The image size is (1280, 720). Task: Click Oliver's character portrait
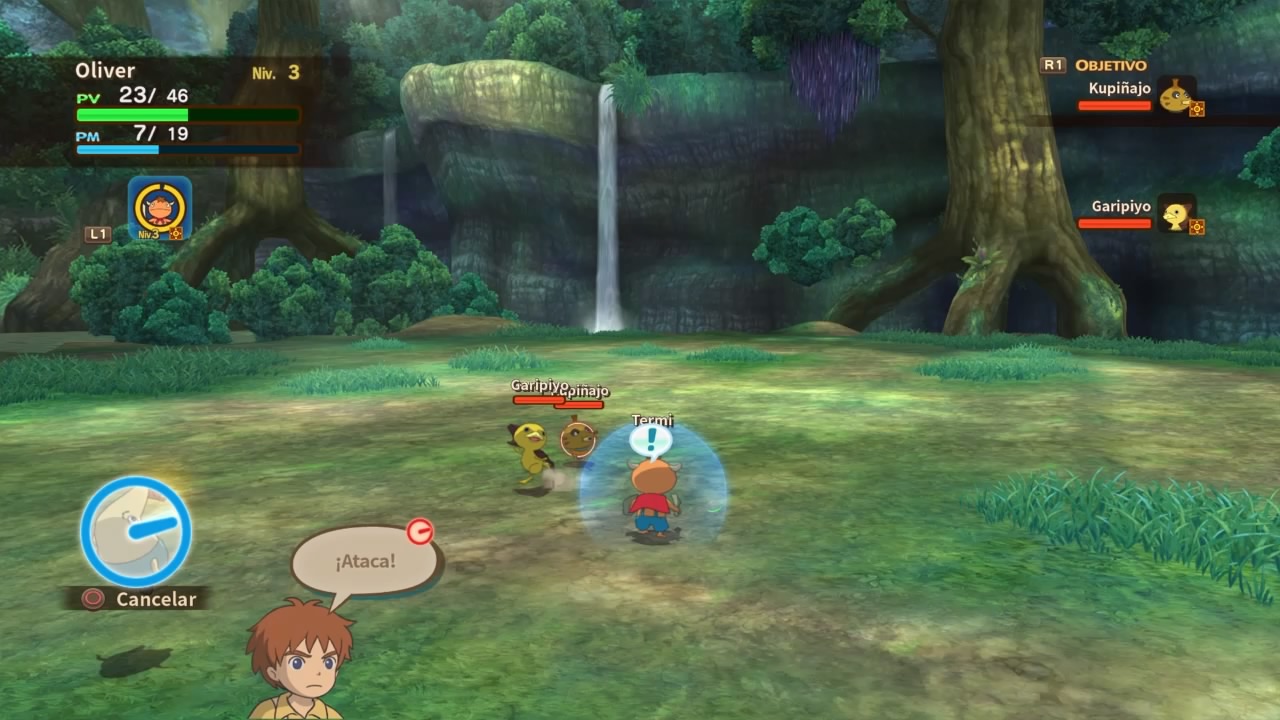299,660
